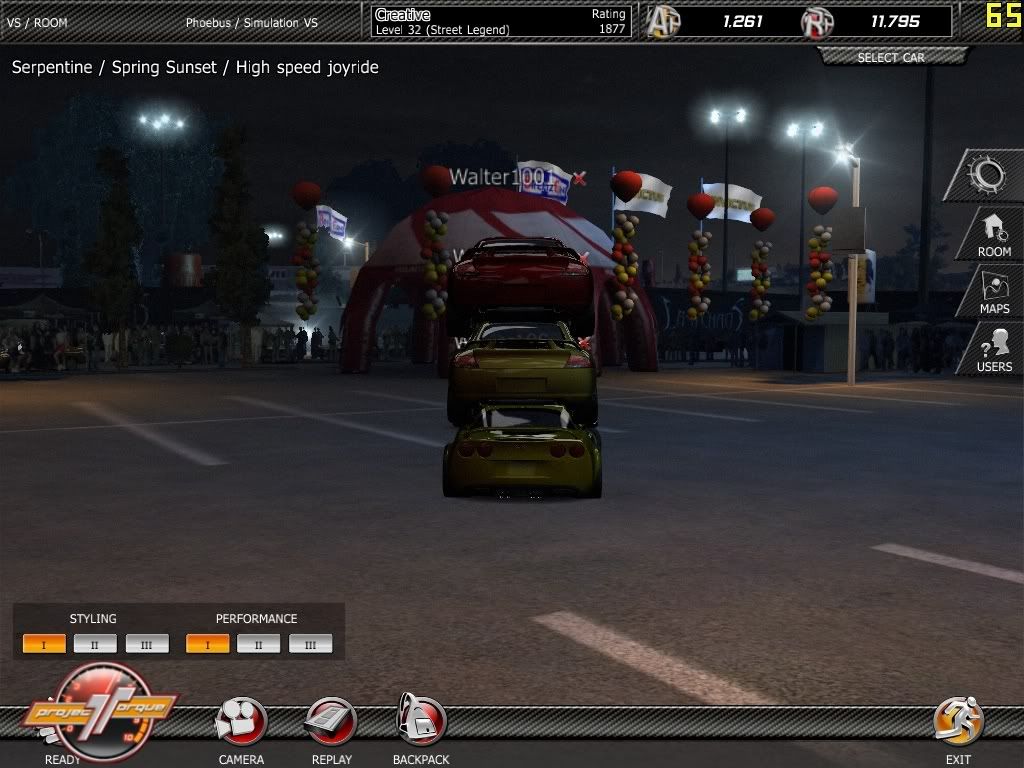Open the Room panel
Viewport: 1024px width, 768px height.
[993, 236]
